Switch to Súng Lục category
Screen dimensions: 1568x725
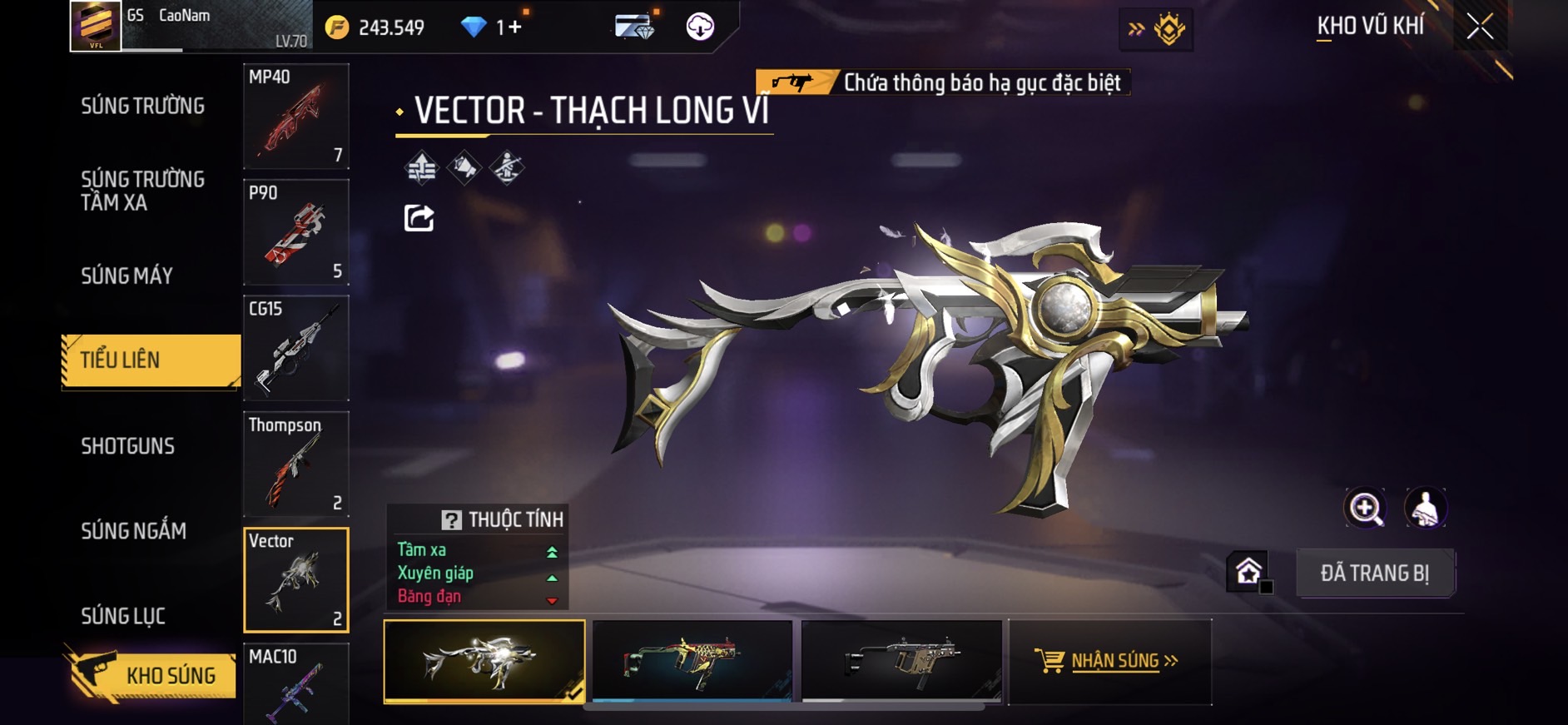[x=123, y=616]
